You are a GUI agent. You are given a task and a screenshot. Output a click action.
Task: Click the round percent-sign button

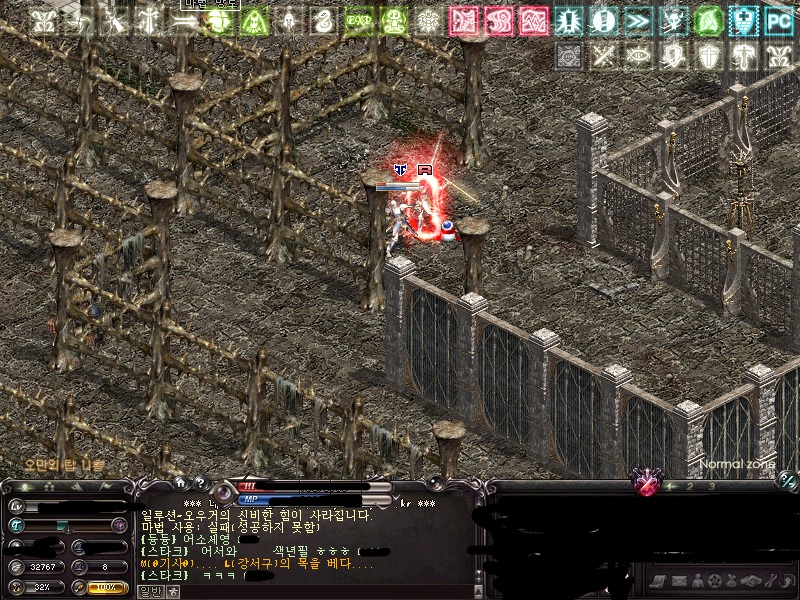point(786,481)
